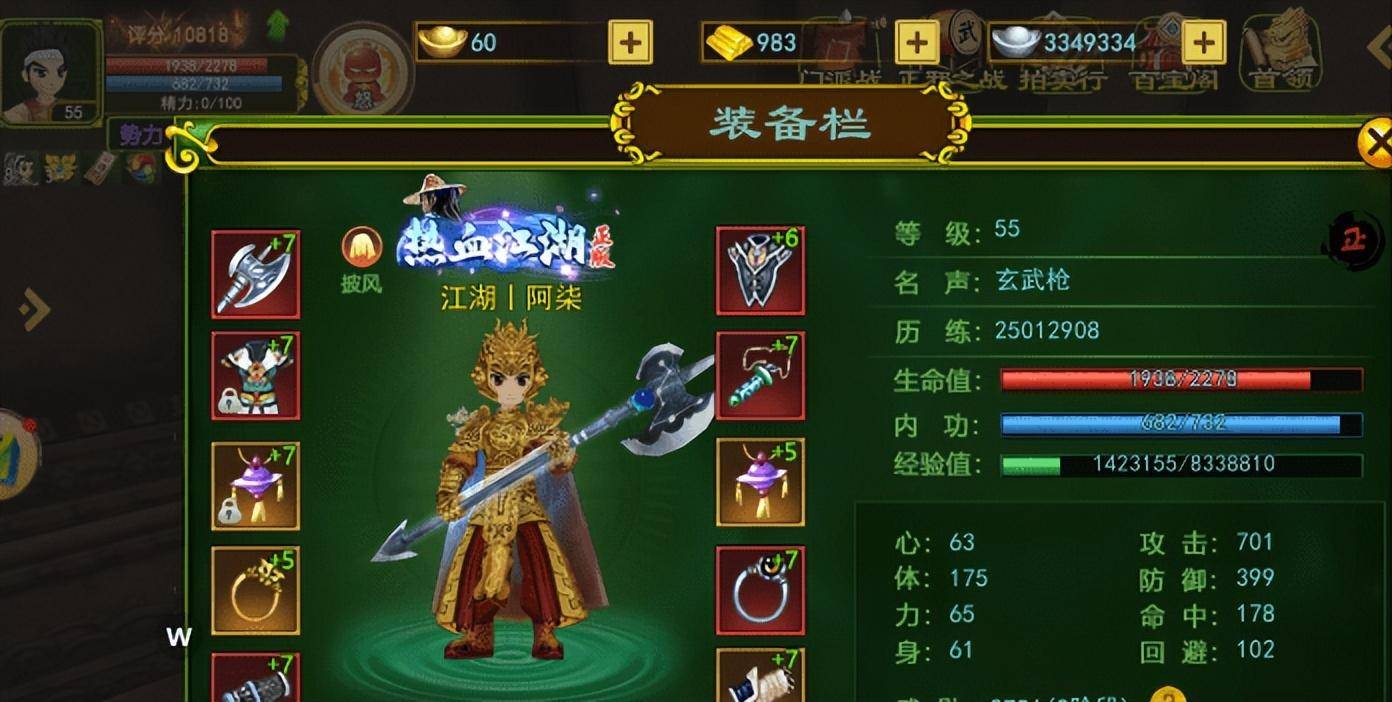Select the equipped +7 battle axe slot
Screen dimensions: 1392x702
pos(255,274)
